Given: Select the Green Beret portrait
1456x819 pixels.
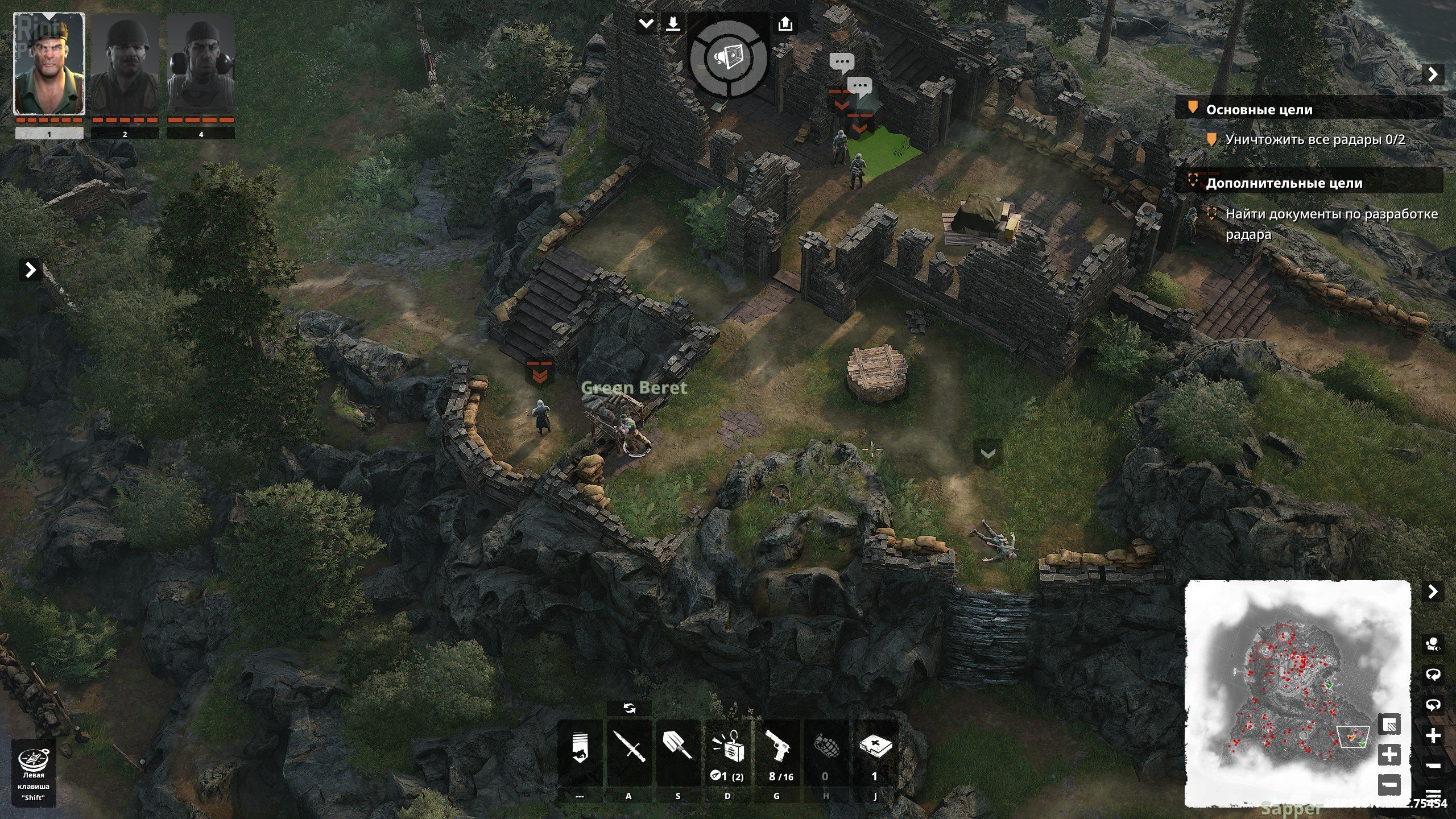Looking at the screenshot, I should click(x=49, y=65).
